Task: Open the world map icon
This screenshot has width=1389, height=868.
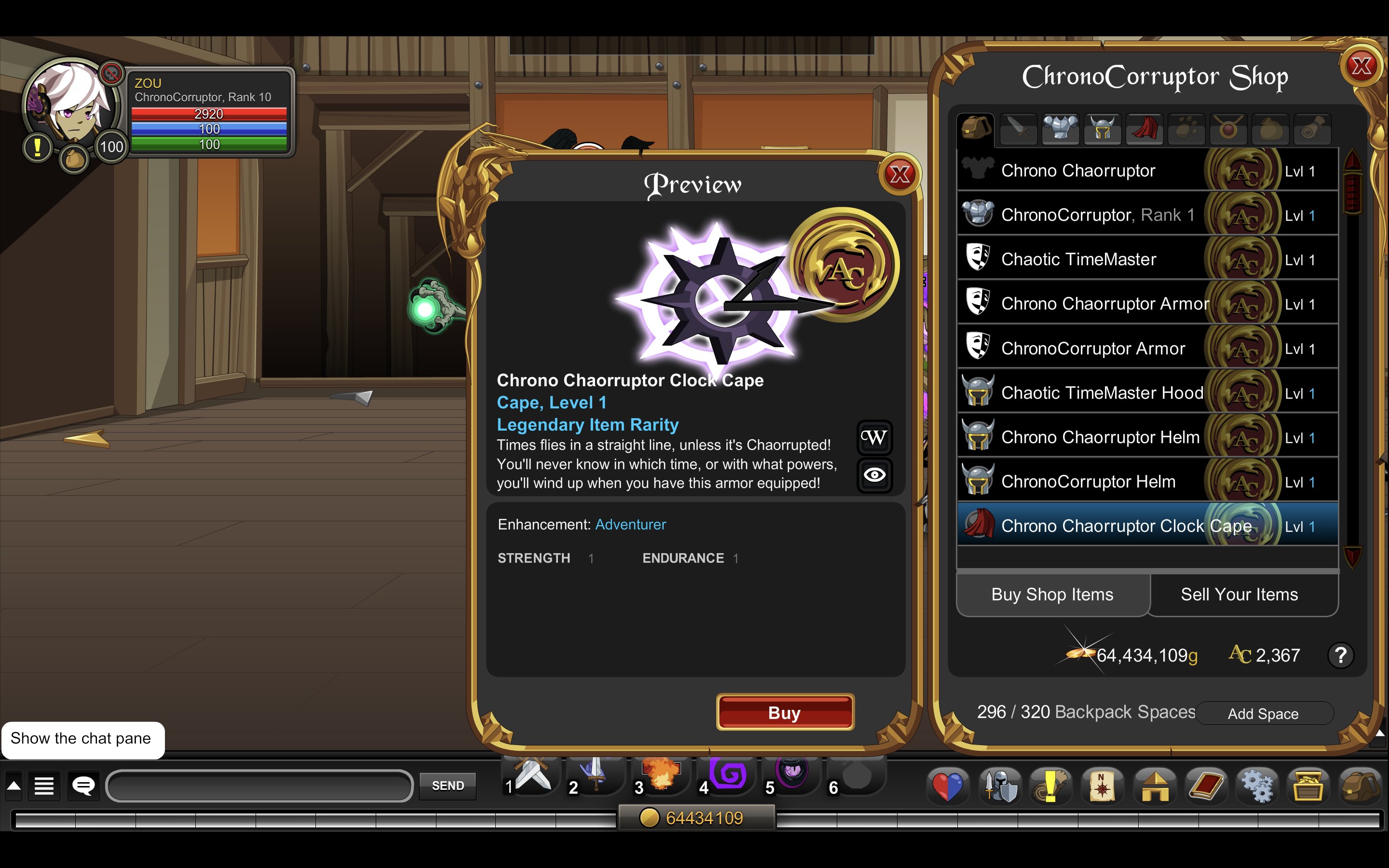Action: 1102,786
